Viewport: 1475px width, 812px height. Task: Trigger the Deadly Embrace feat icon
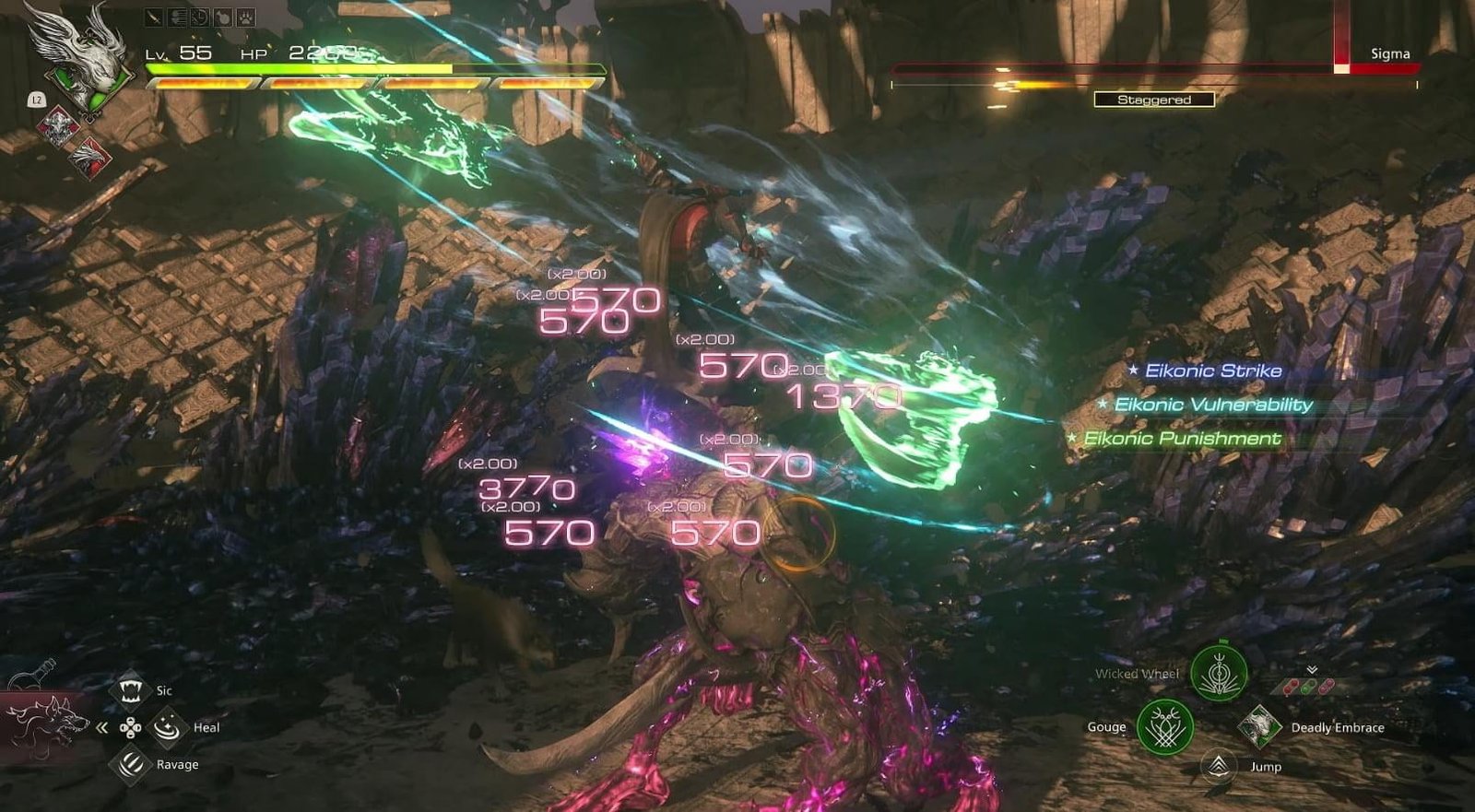(1257, 726)
